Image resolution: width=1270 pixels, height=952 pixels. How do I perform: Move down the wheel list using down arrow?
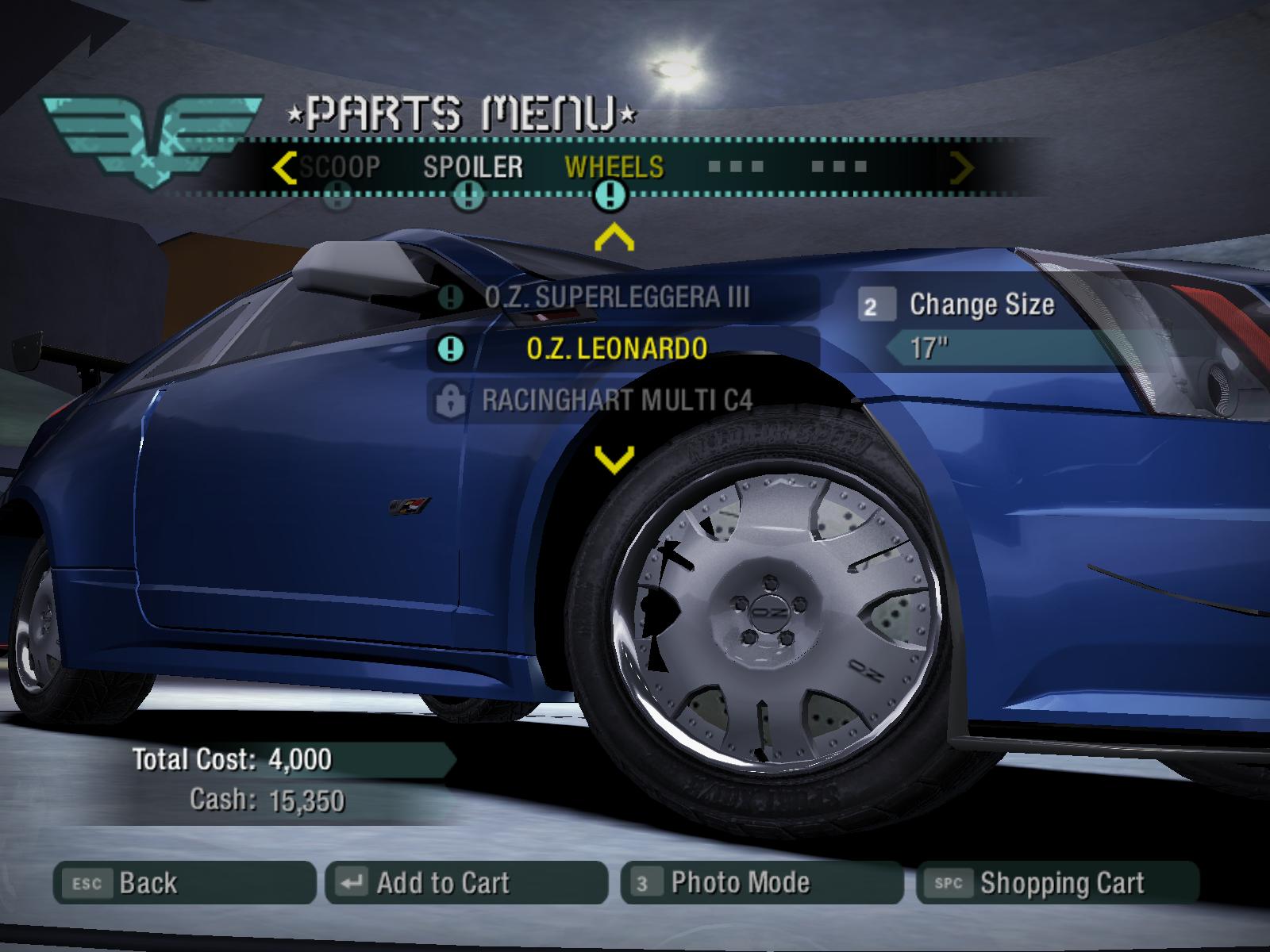(614, 459)
